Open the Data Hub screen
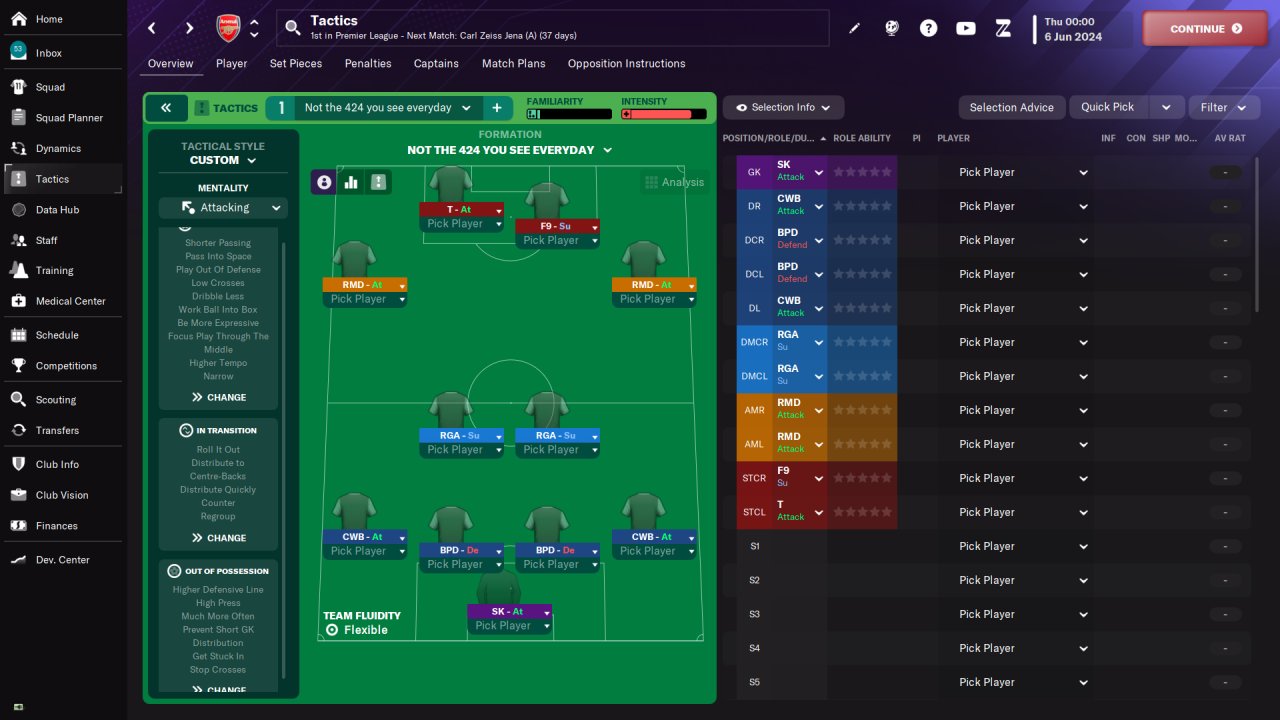The image size is (1280, 720). click(57, 210)
